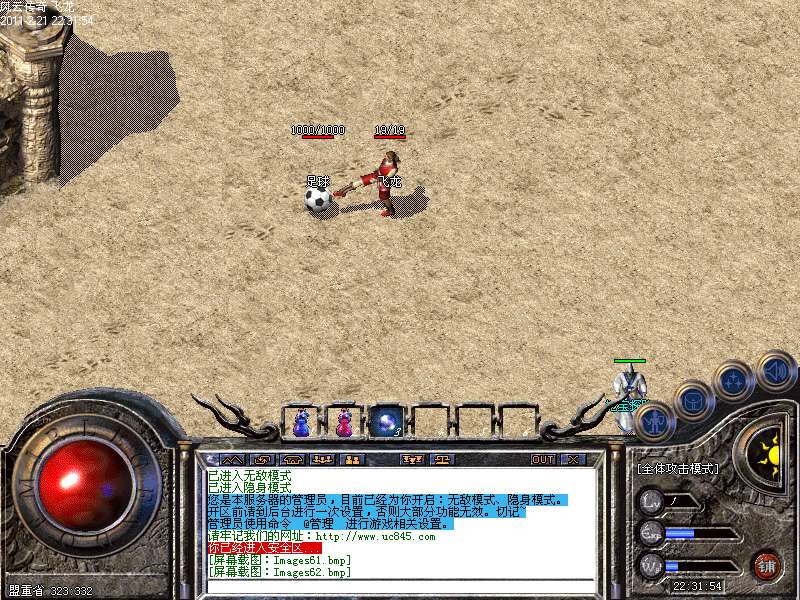The width and height of the screenshot is (800, 600).
Task: Close the game with the X button
Action: 573,460
